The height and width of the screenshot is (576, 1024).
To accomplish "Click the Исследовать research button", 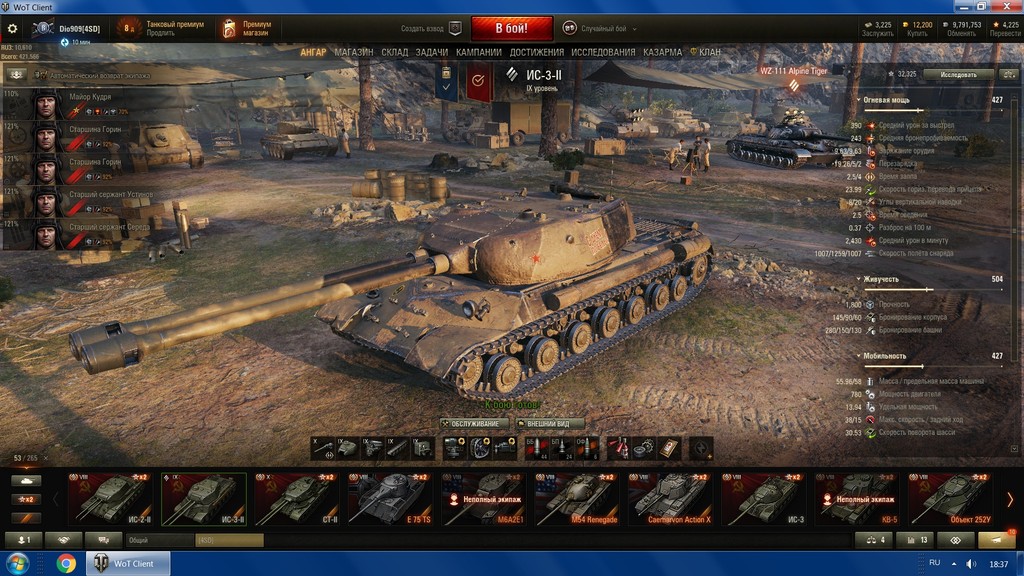I will pyautogui.click(x=958, y=74).
